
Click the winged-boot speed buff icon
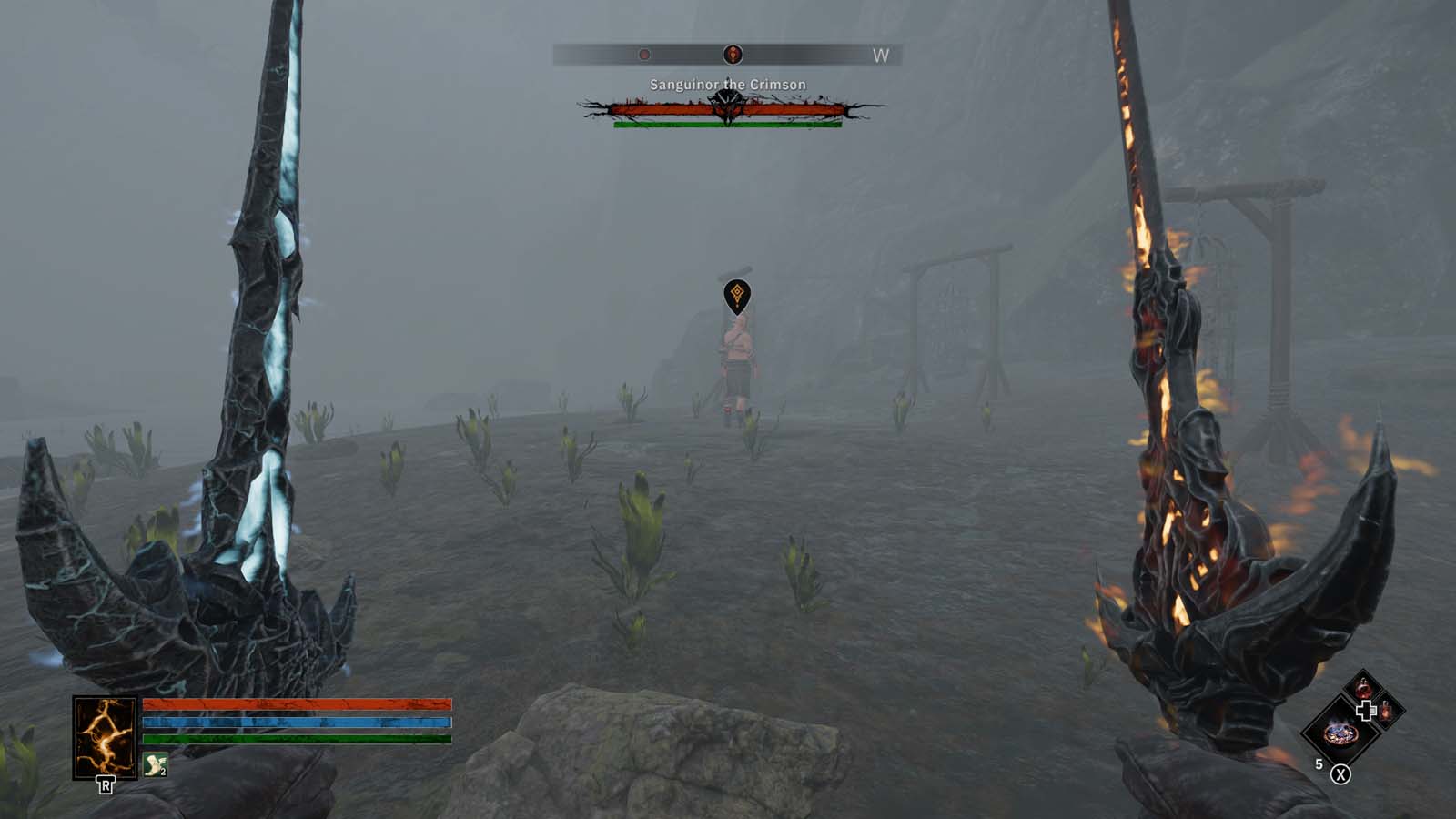point(155,765)
